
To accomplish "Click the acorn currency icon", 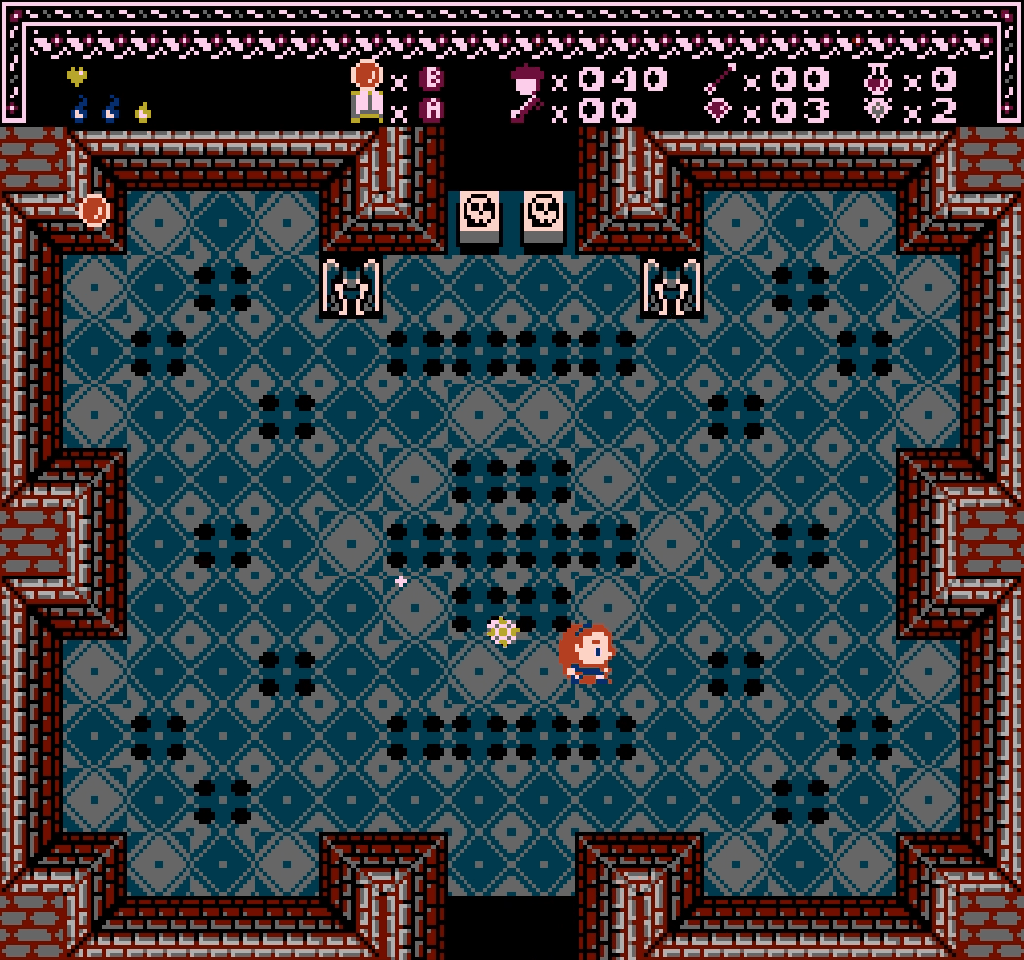I will point(526,79).
